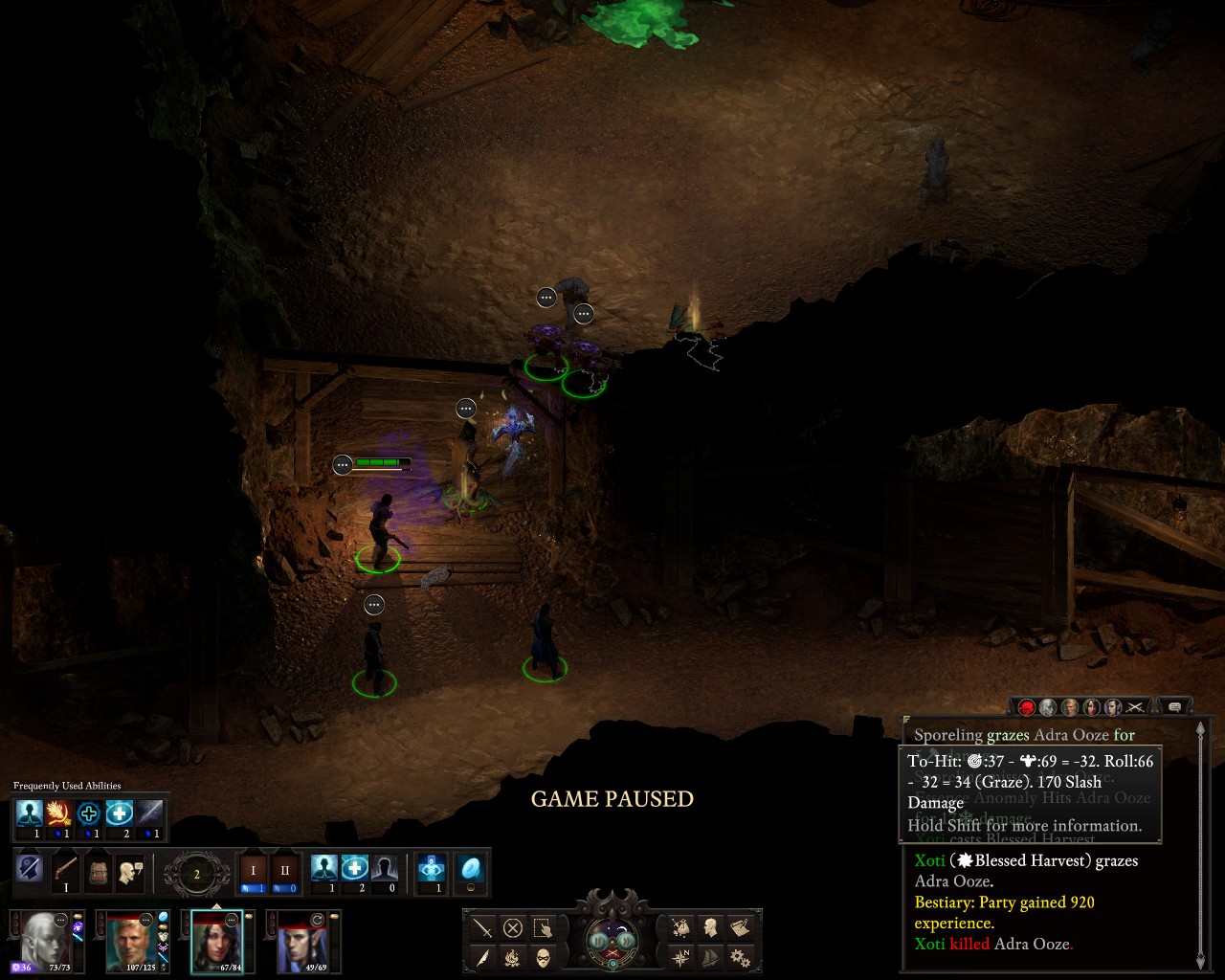The width and height of the screenshot is (1225, 980).
Task: Cancel action with the circled X button
Action: point(513,927)
